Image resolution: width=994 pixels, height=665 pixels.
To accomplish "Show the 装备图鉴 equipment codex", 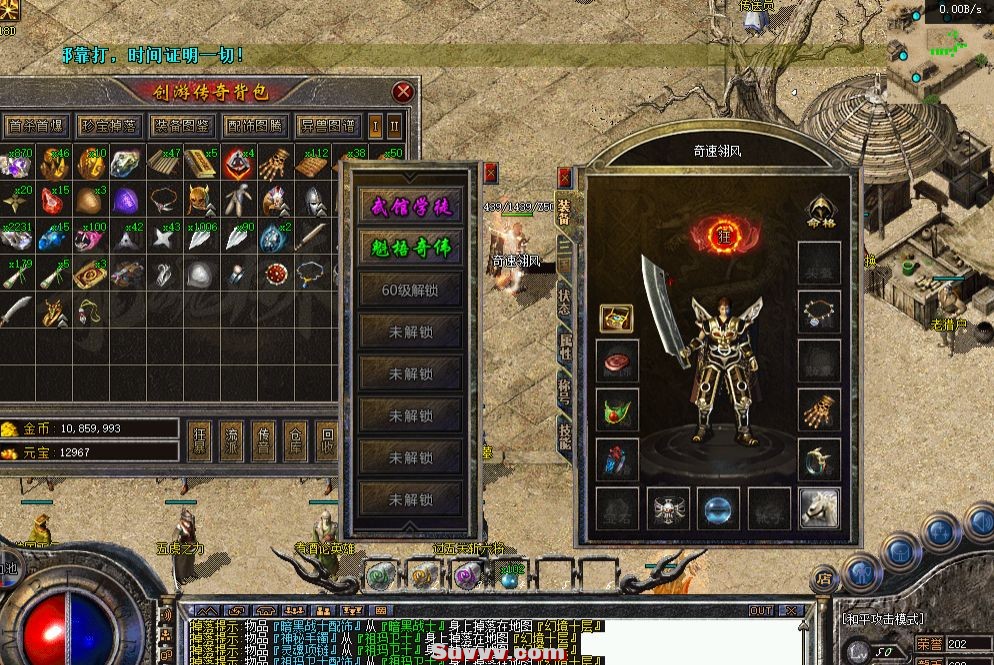I will tap(181, 127).
